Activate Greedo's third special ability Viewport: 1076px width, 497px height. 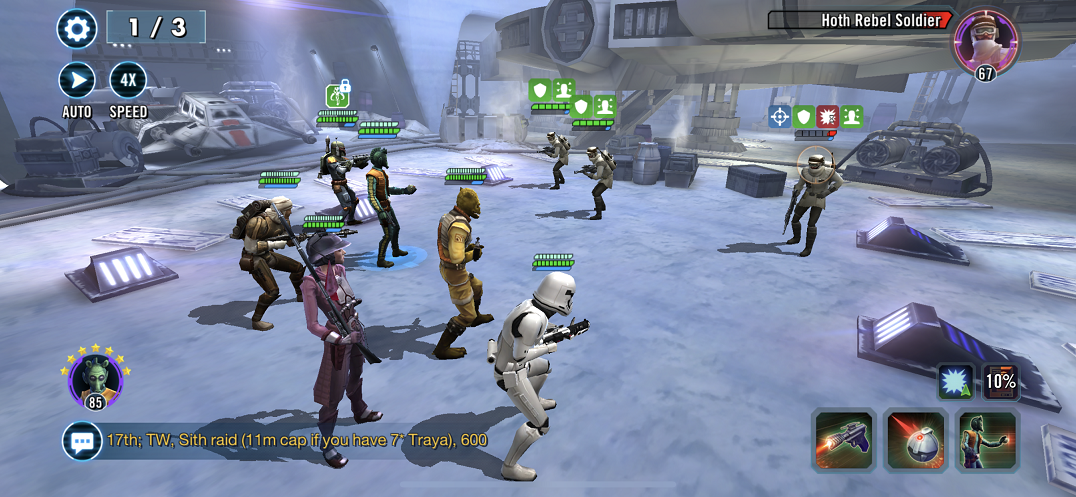[x=988, y=440]
